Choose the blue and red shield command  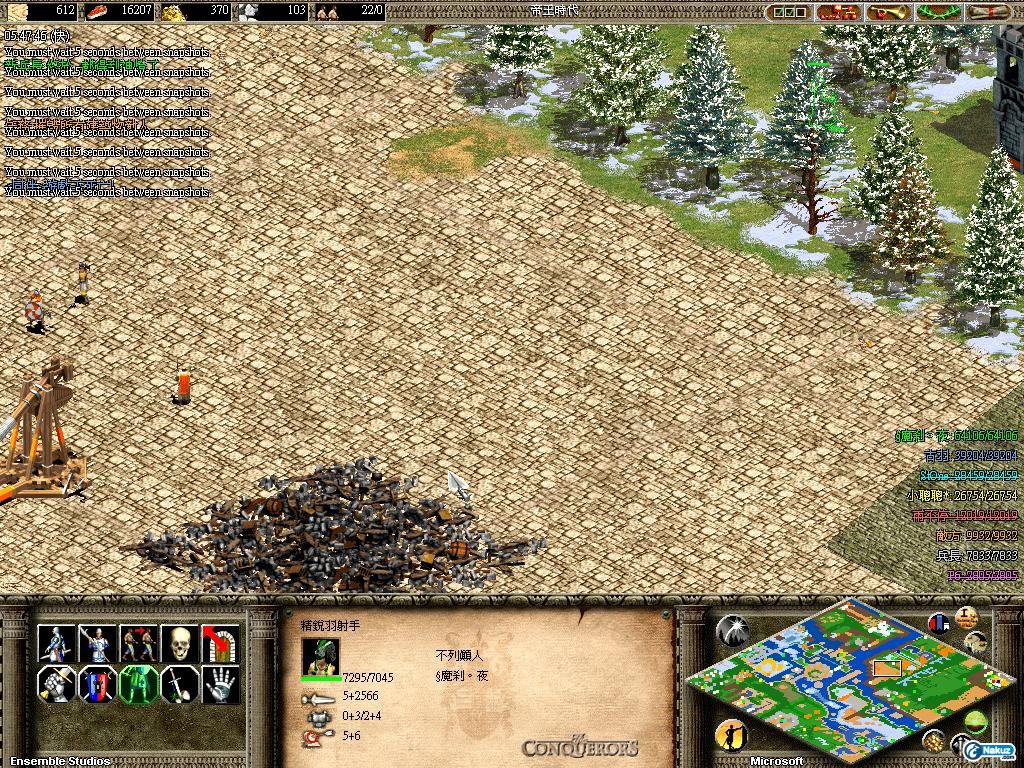click(x=98, y=685)
